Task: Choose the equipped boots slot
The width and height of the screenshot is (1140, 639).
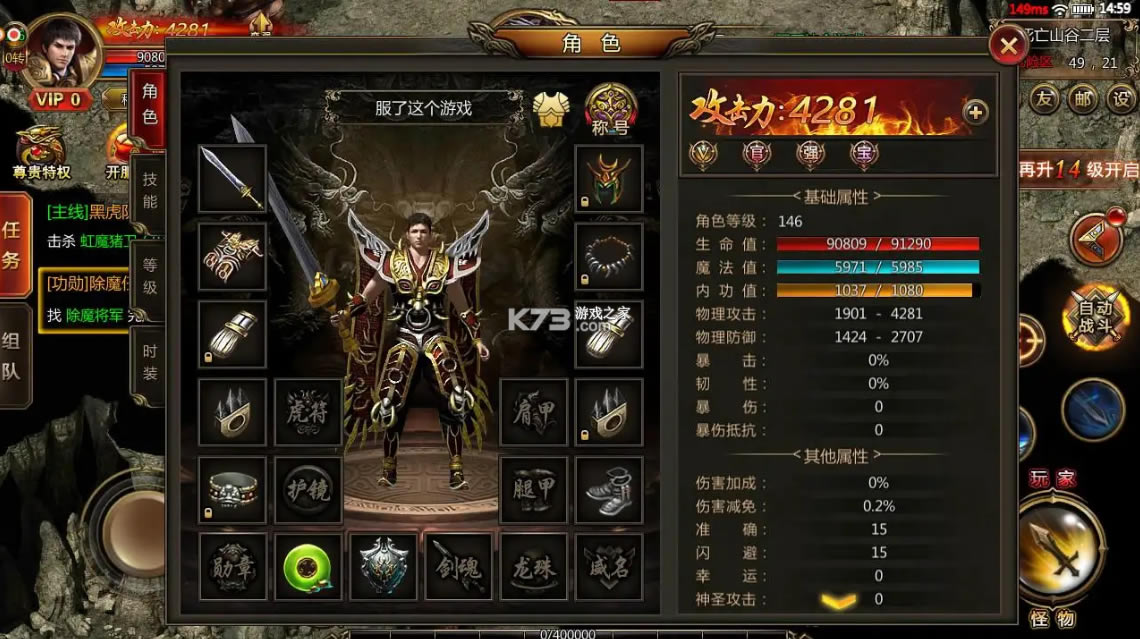Action: [x=608, y=489]
